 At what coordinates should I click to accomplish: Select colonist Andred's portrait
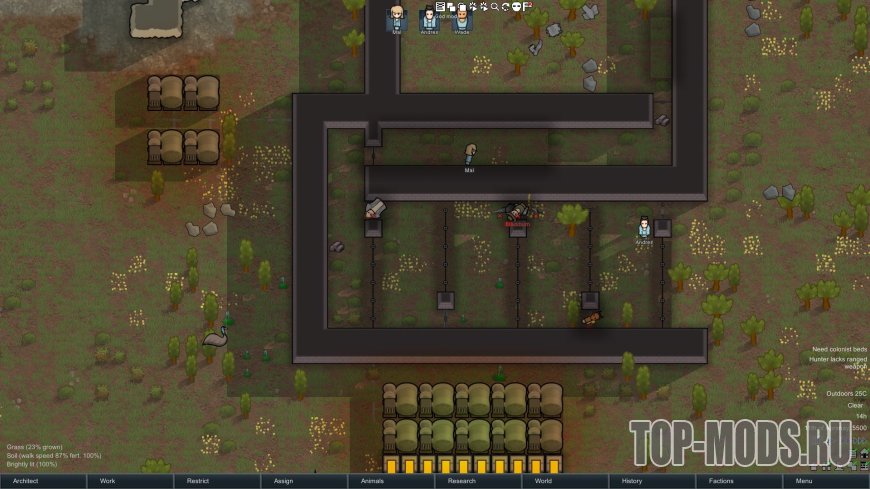(x=429, y=18)
